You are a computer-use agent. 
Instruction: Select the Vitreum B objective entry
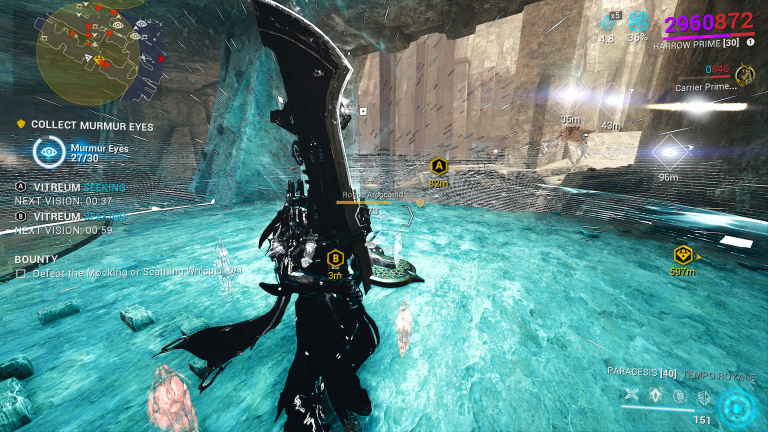[x=70, y=216]
